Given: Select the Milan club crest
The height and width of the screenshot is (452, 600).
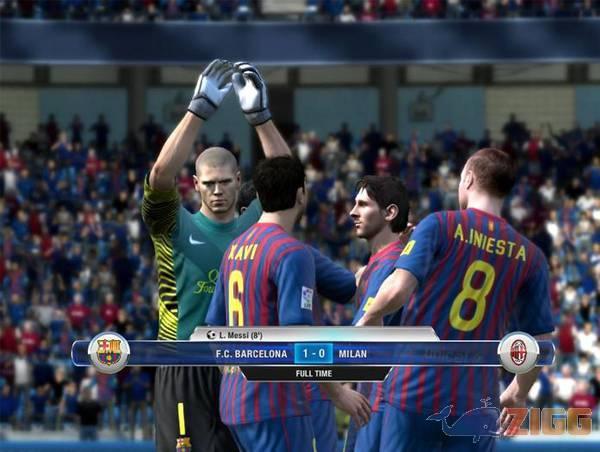Looking at the screenshot, I should pyautogui.click(x=518, y=353).
